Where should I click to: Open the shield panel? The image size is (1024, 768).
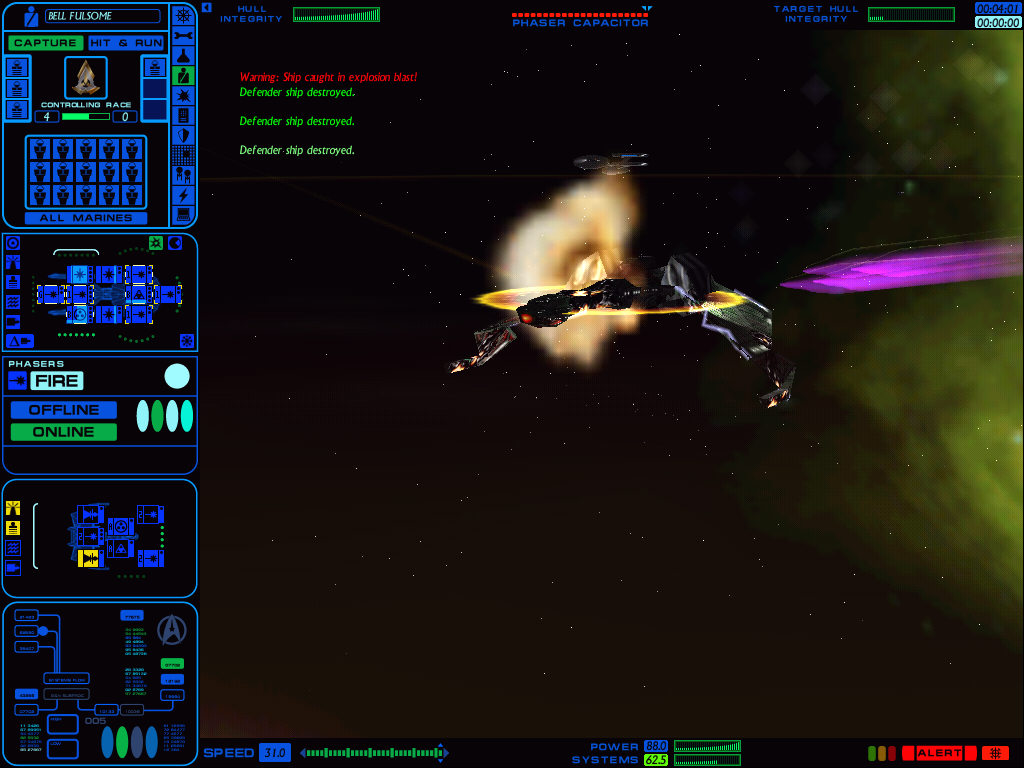point(183,135)
